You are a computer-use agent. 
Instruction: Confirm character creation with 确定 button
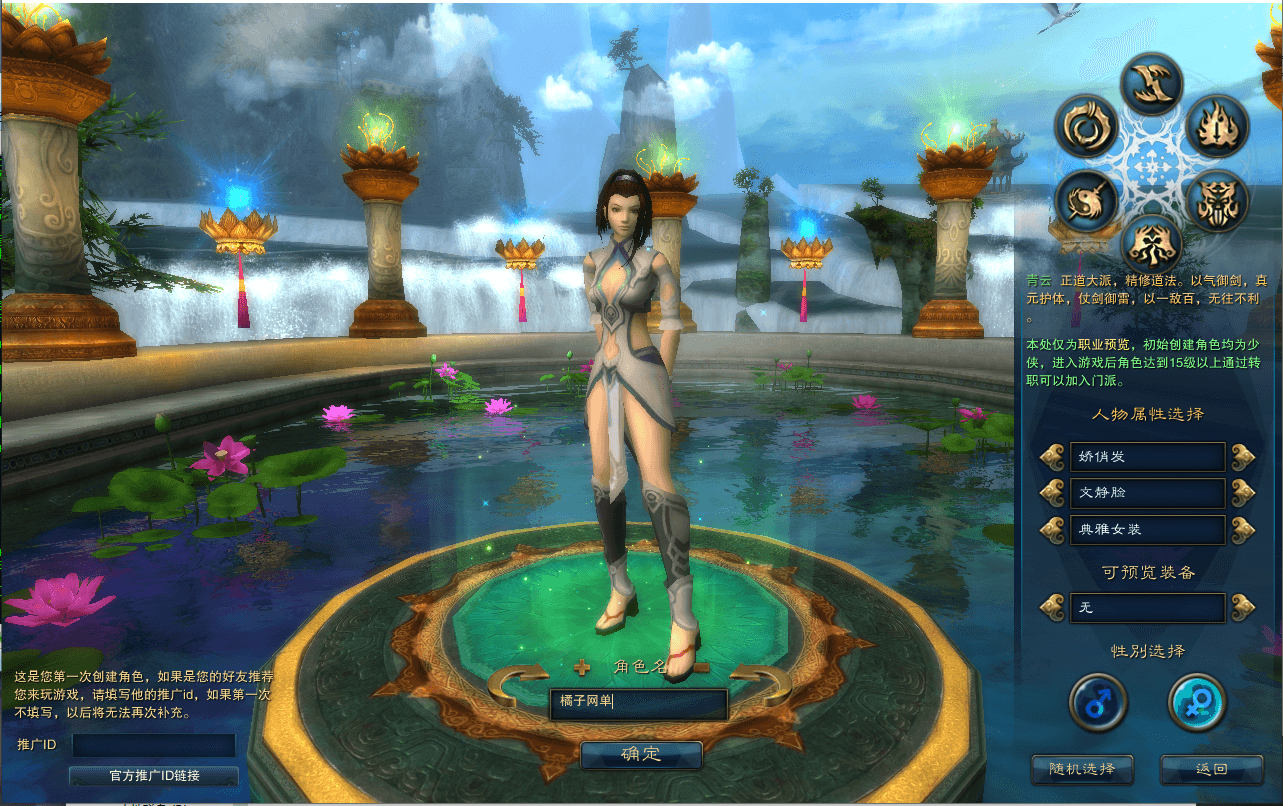tap(641, 754)
